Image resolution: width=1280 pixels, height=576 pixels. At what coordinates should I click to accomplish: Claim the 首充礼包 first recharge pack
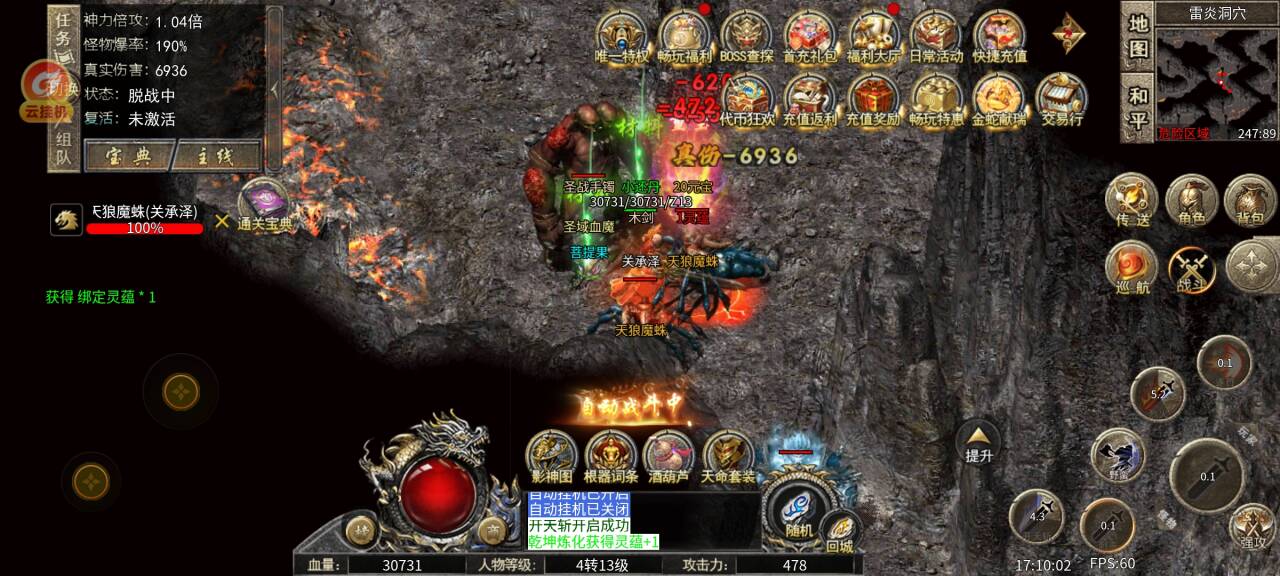[809, 37]
